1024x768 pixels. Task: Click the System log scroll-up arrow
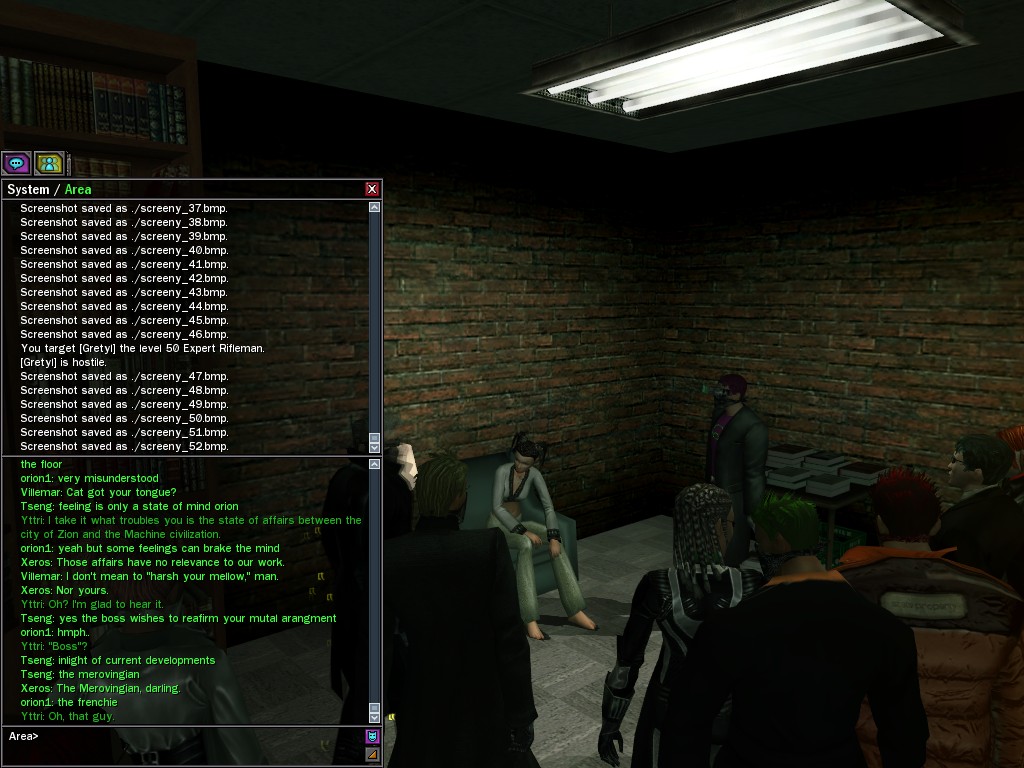375,207
